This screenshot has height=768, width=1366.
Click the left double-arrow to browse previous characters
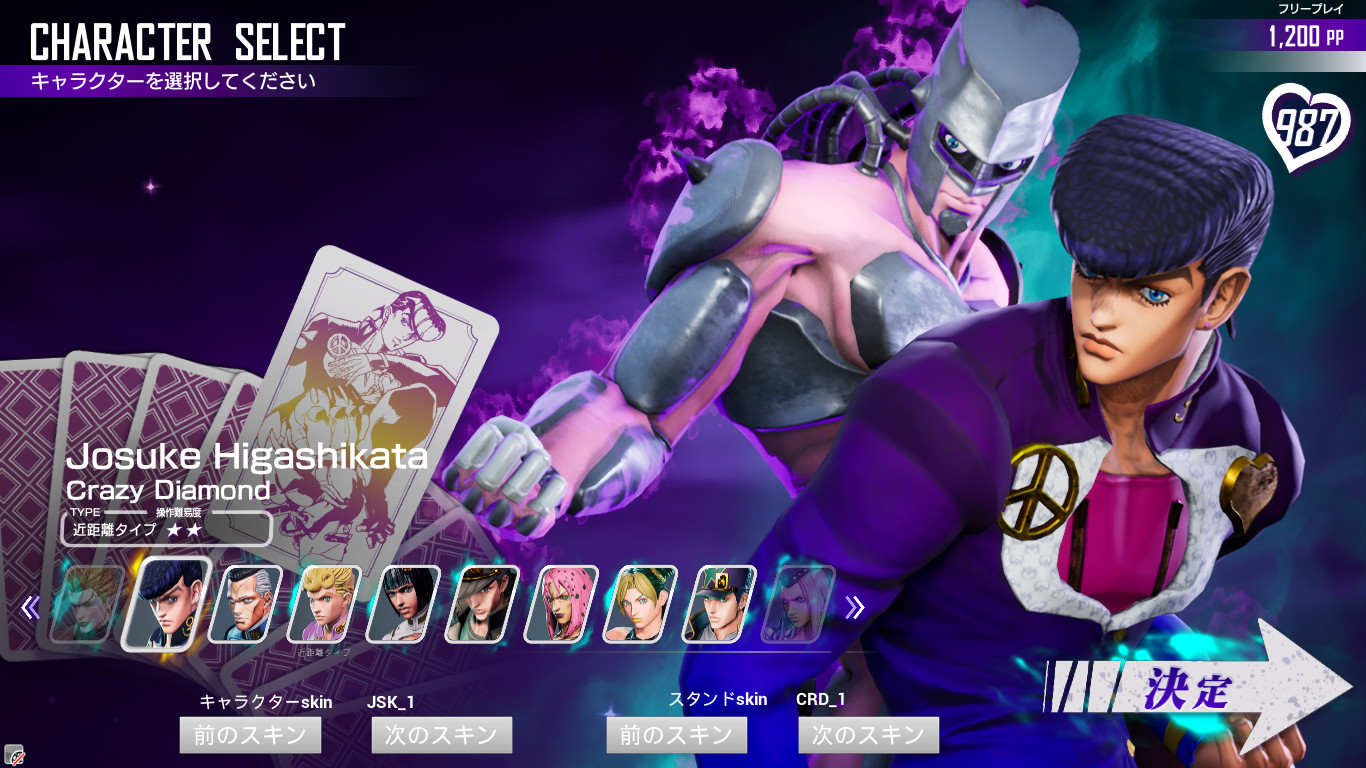(31, 610)
